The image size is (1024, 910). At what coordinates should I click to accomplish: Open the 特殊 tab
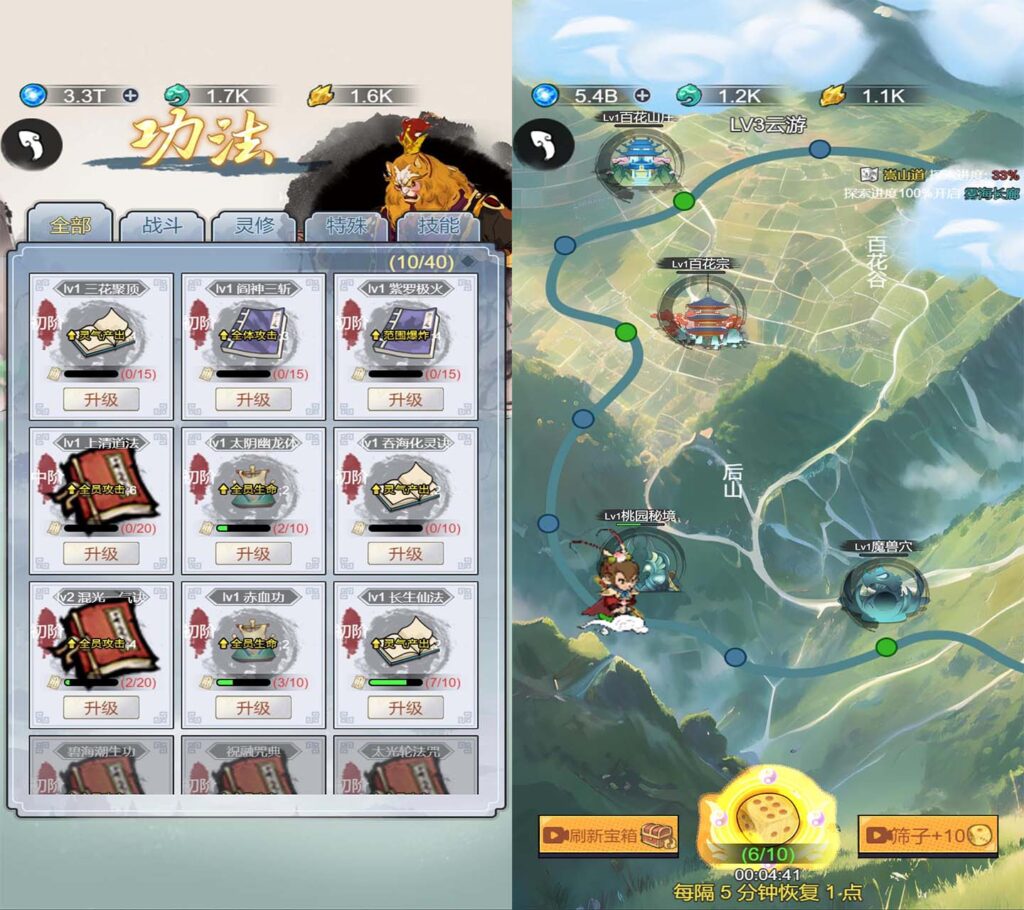click(x=345, y=226)
